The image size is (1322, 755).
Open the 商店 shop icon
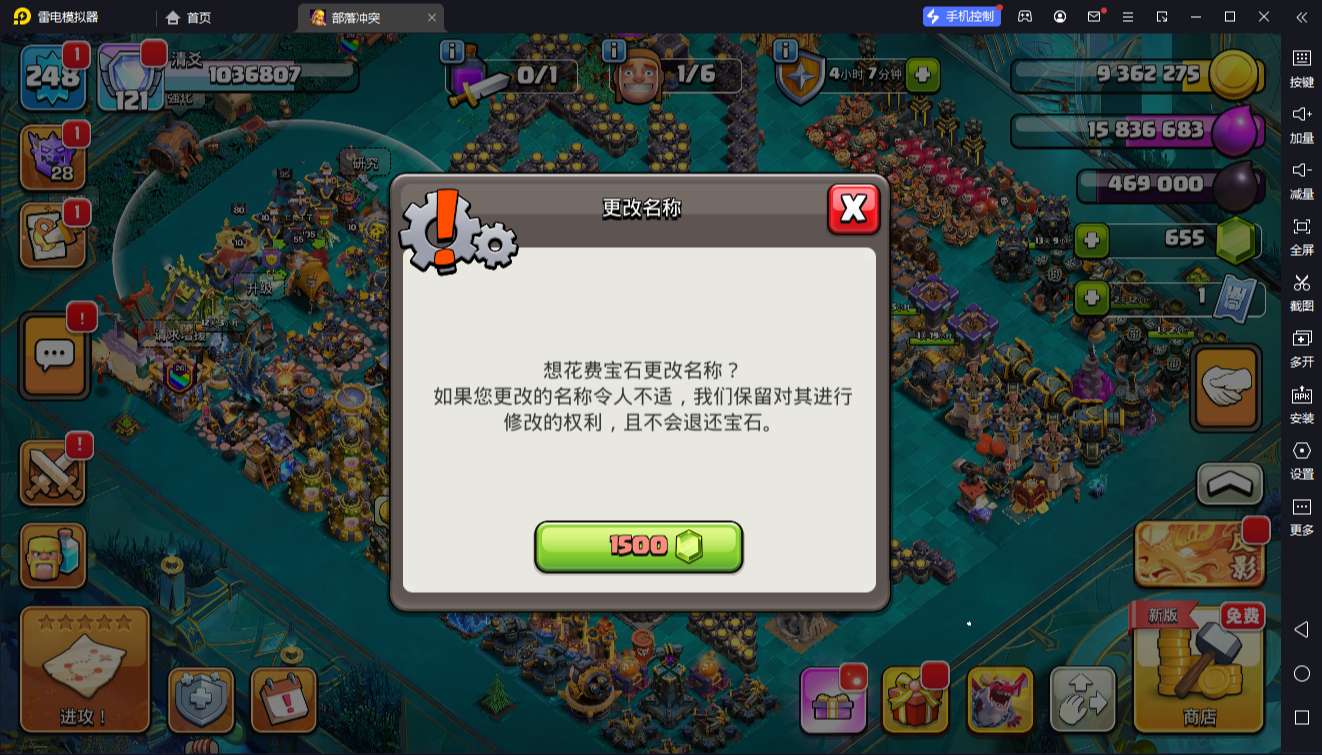(x=1198, y=680)
